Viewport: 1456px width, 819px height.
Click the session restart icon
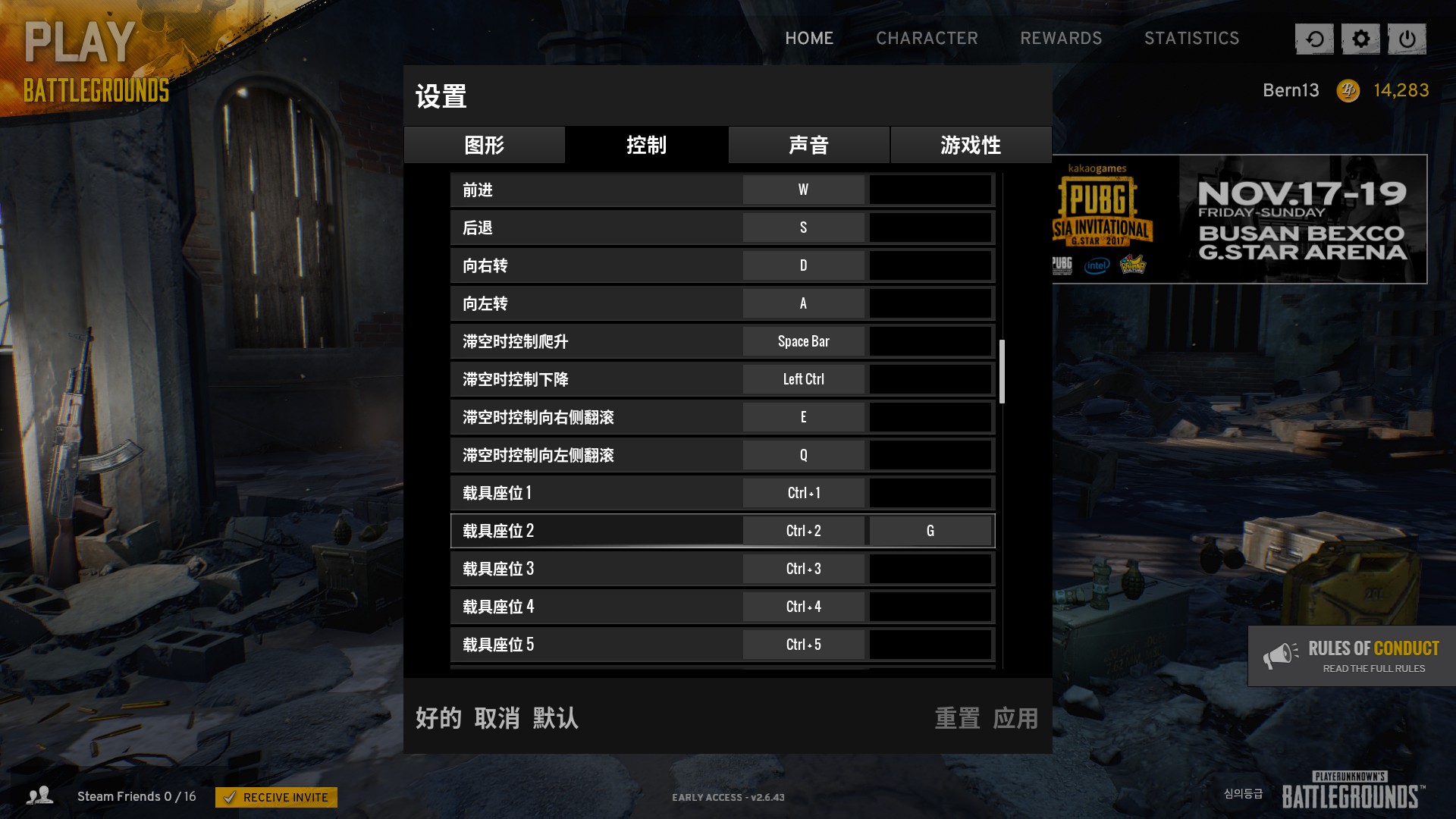pos(1314,38)
